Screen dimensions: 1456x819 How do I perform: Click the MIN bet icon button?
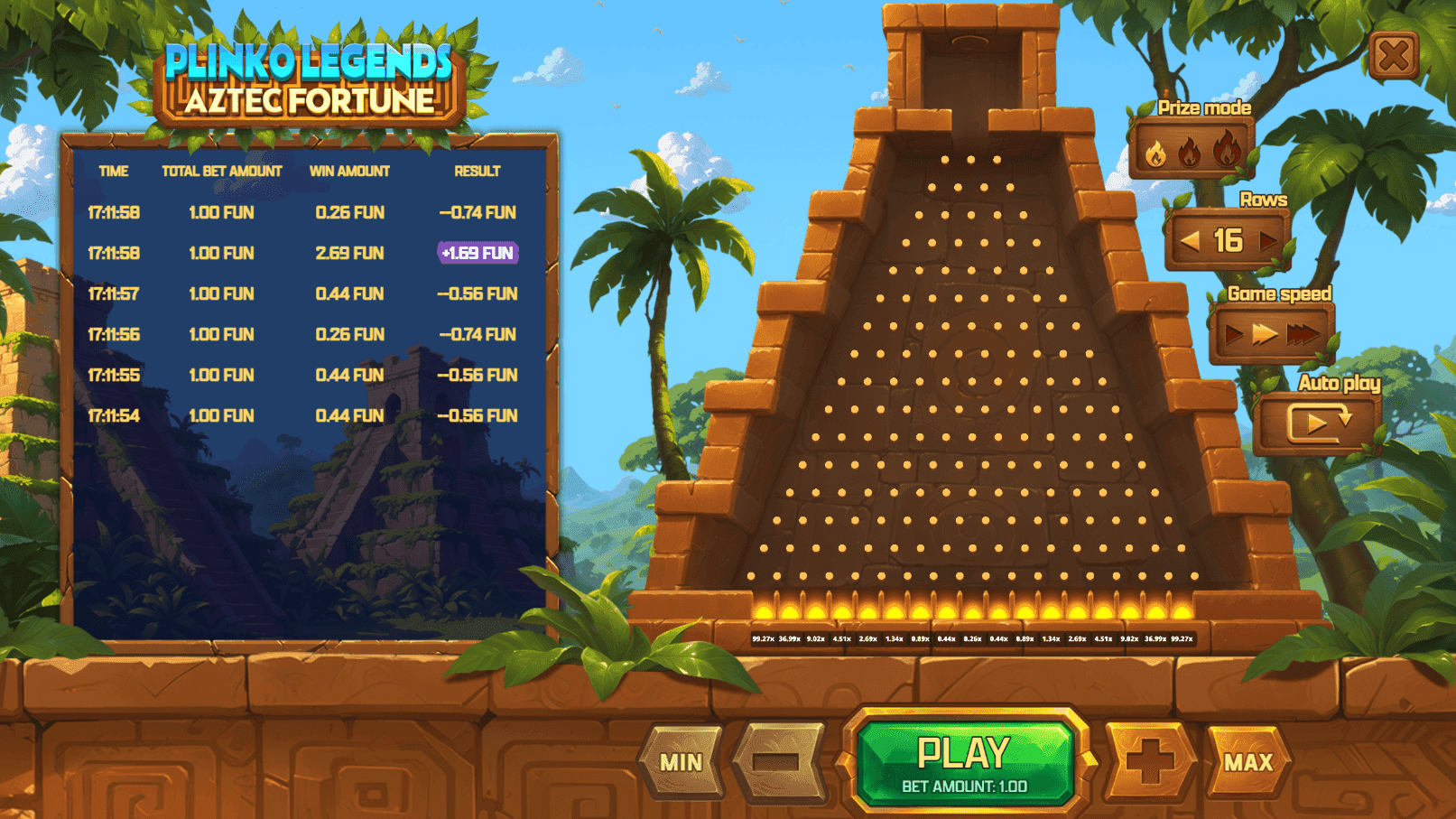681,761
